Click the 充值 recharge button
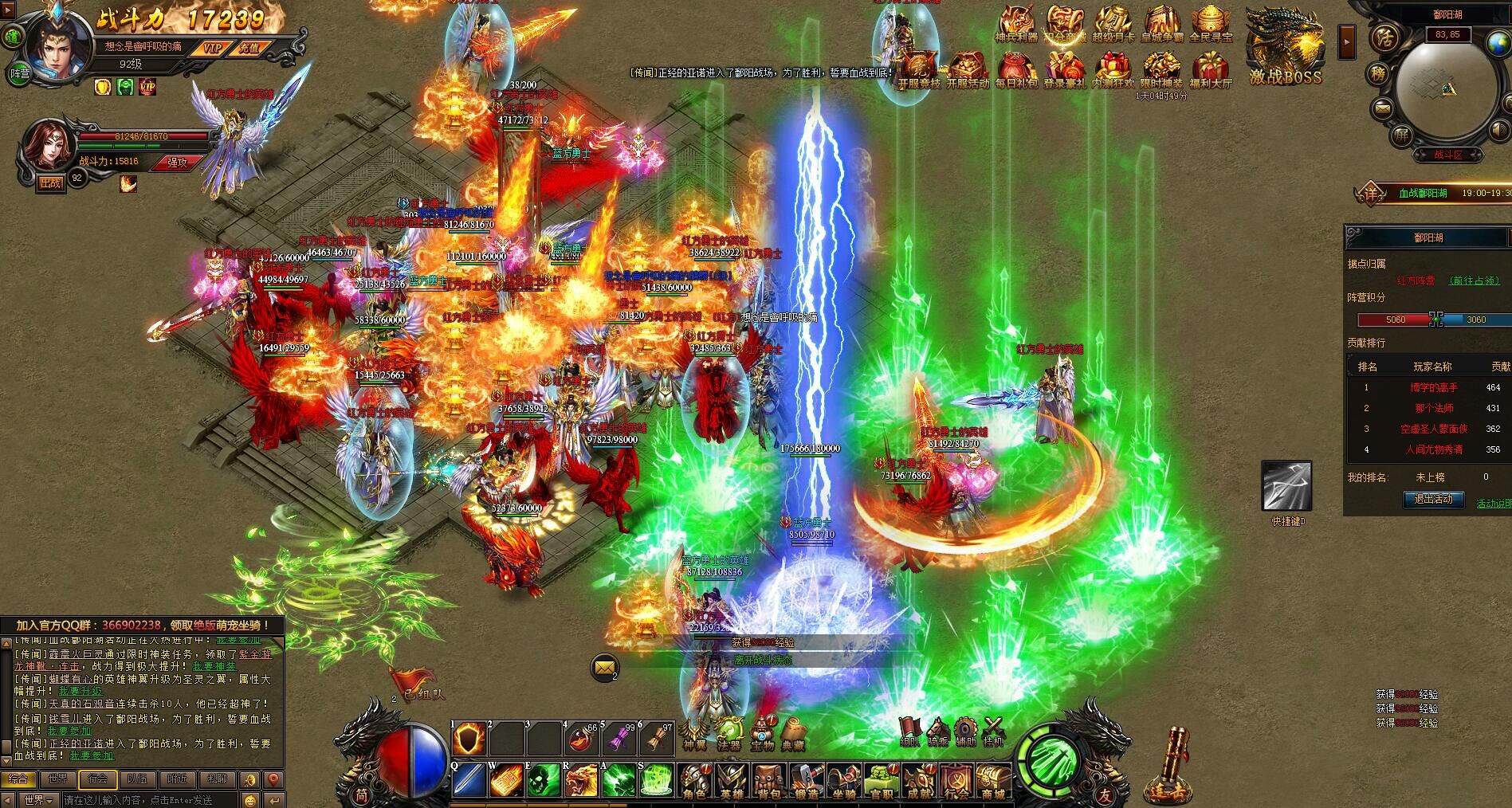Image resolution: width=1512 pixels, height=808 pixels. (x=249, y=48)
